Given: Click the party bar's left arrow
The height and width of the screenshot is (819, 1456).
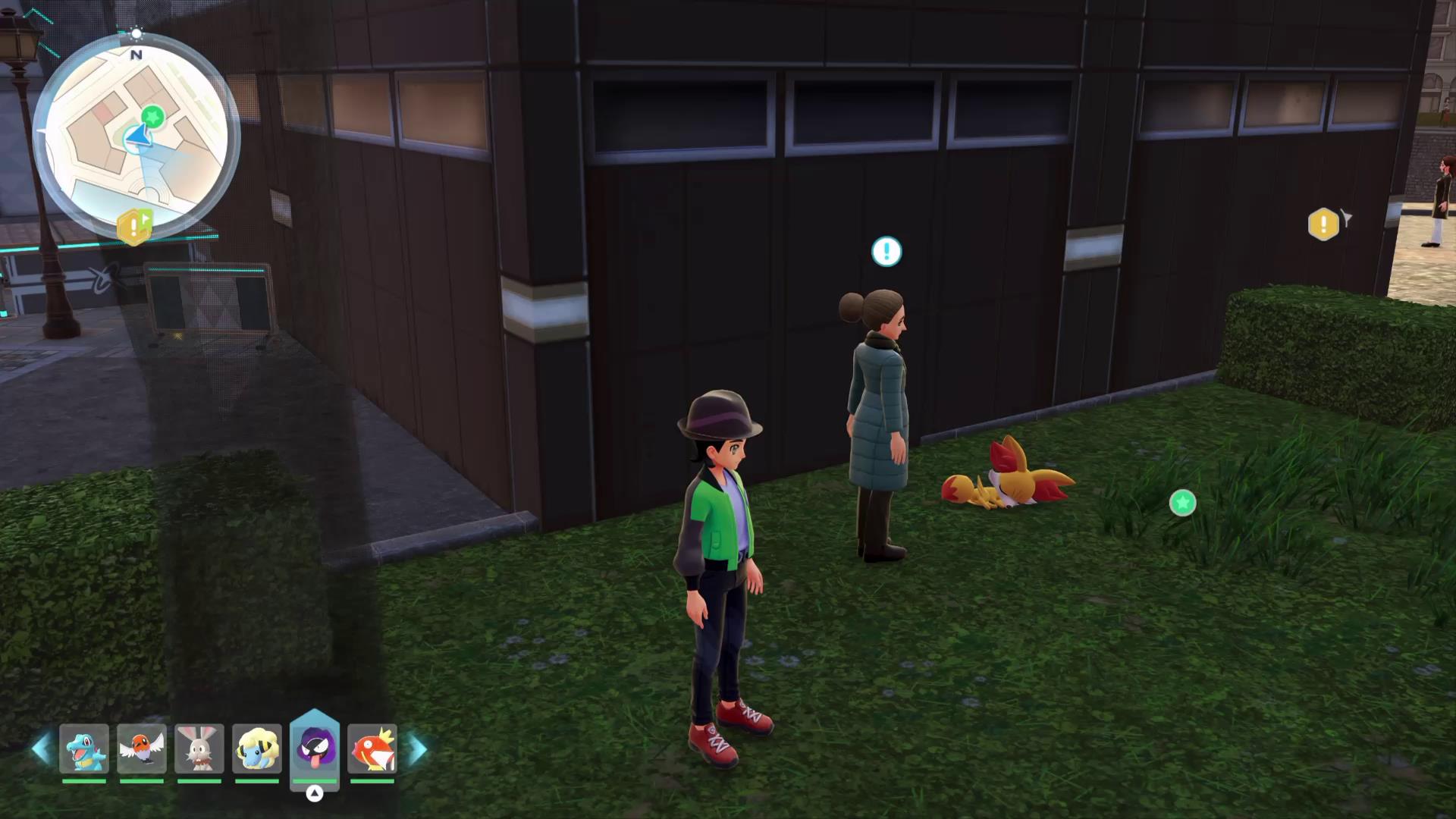Looking at the screenshot, I should [41, 749].
